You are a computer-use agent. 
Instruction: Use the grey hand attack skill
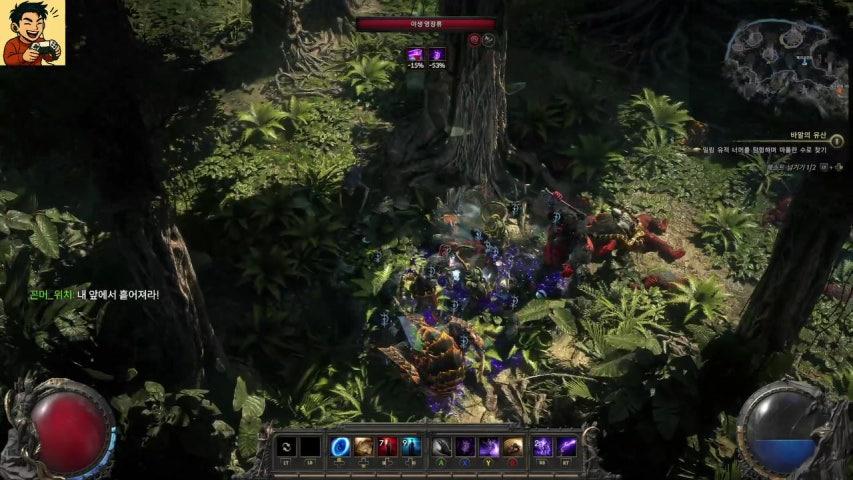[441, 446]
